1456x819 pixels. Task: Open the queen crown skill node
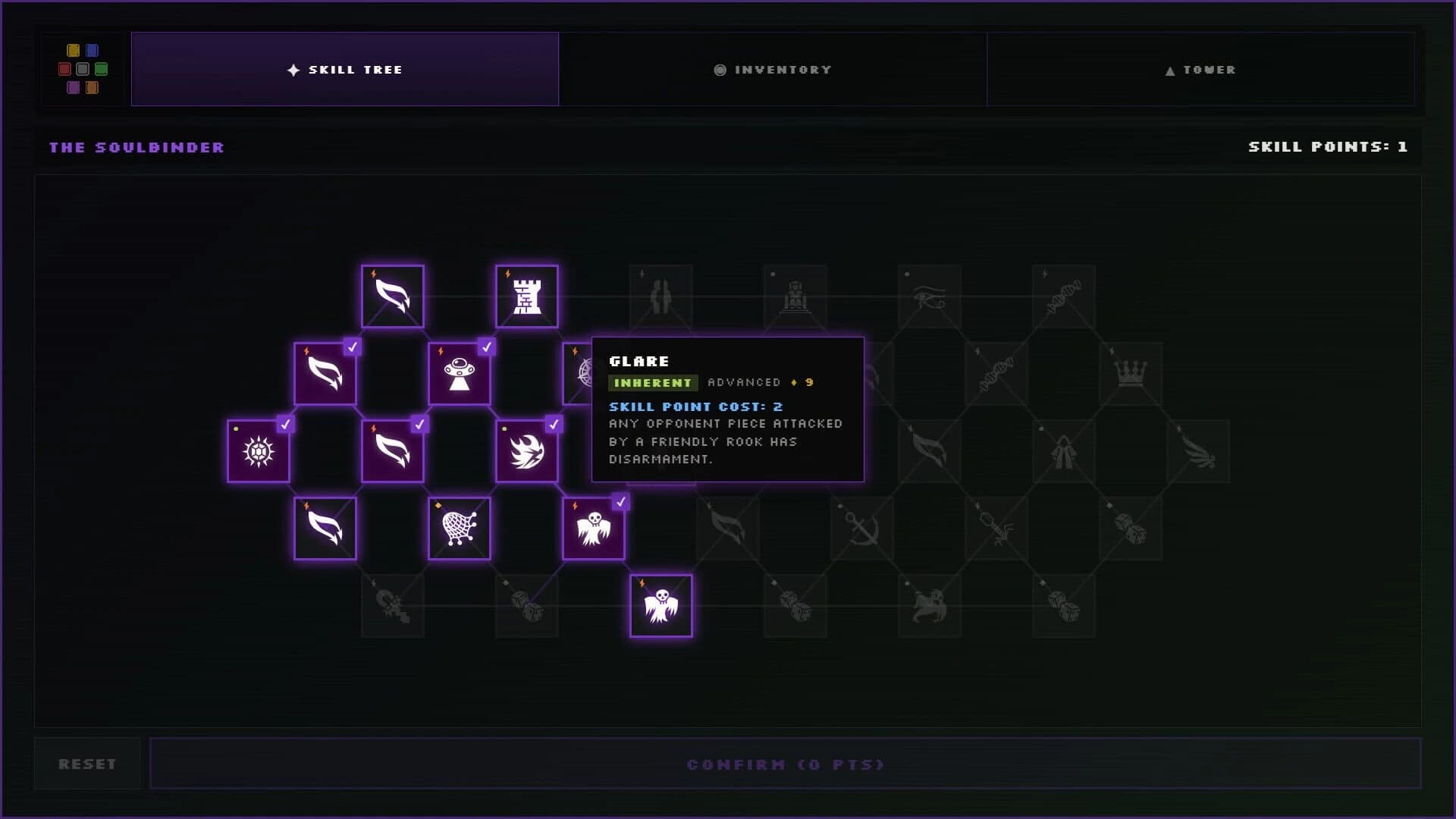tap(1131, 373)
